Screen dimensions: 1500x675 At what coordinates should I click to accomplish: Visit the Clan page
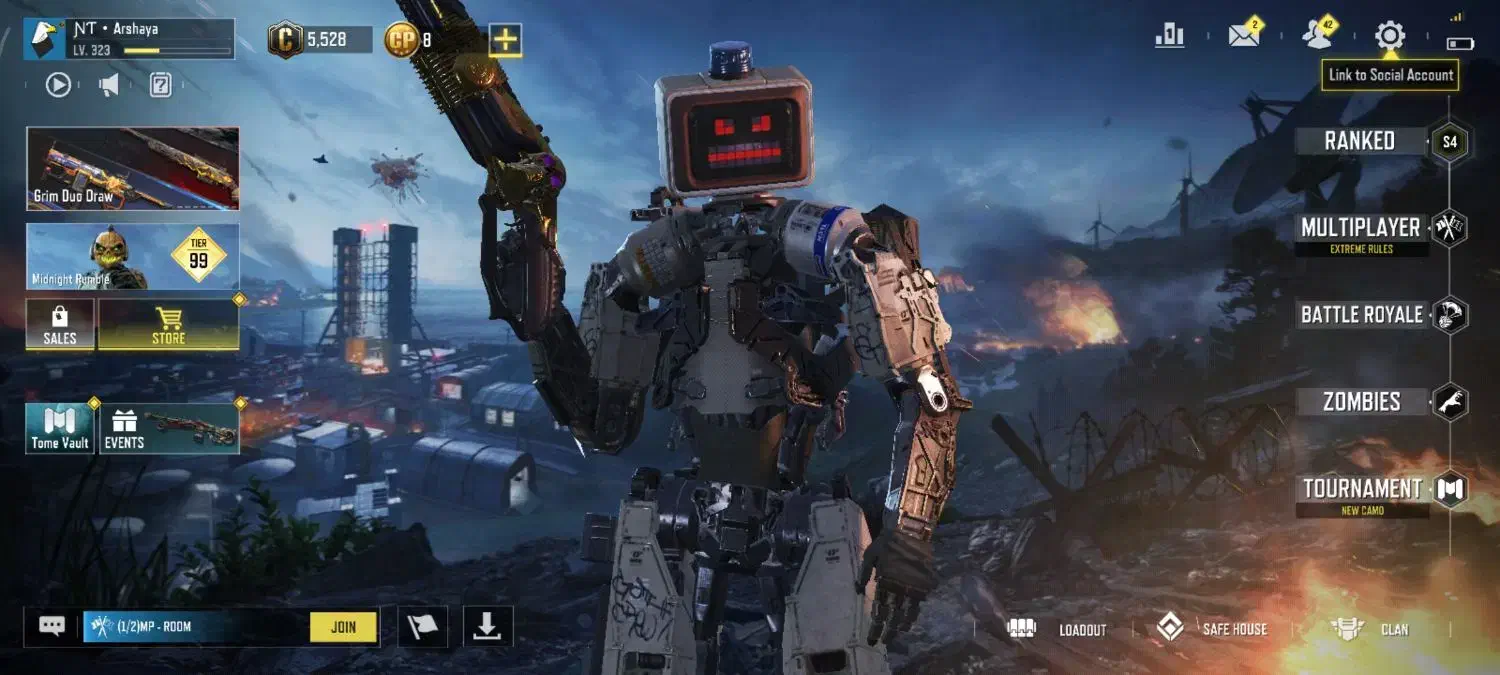(1371, 629)
